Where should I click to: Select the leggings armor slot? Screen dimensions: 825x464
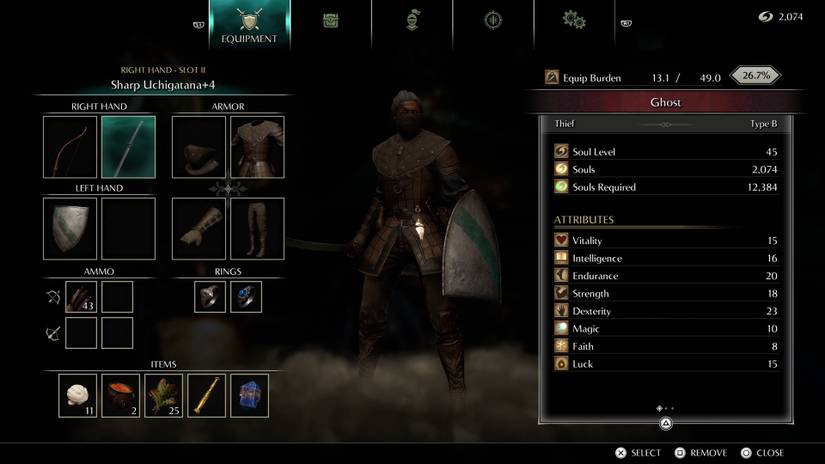(257, 228)
